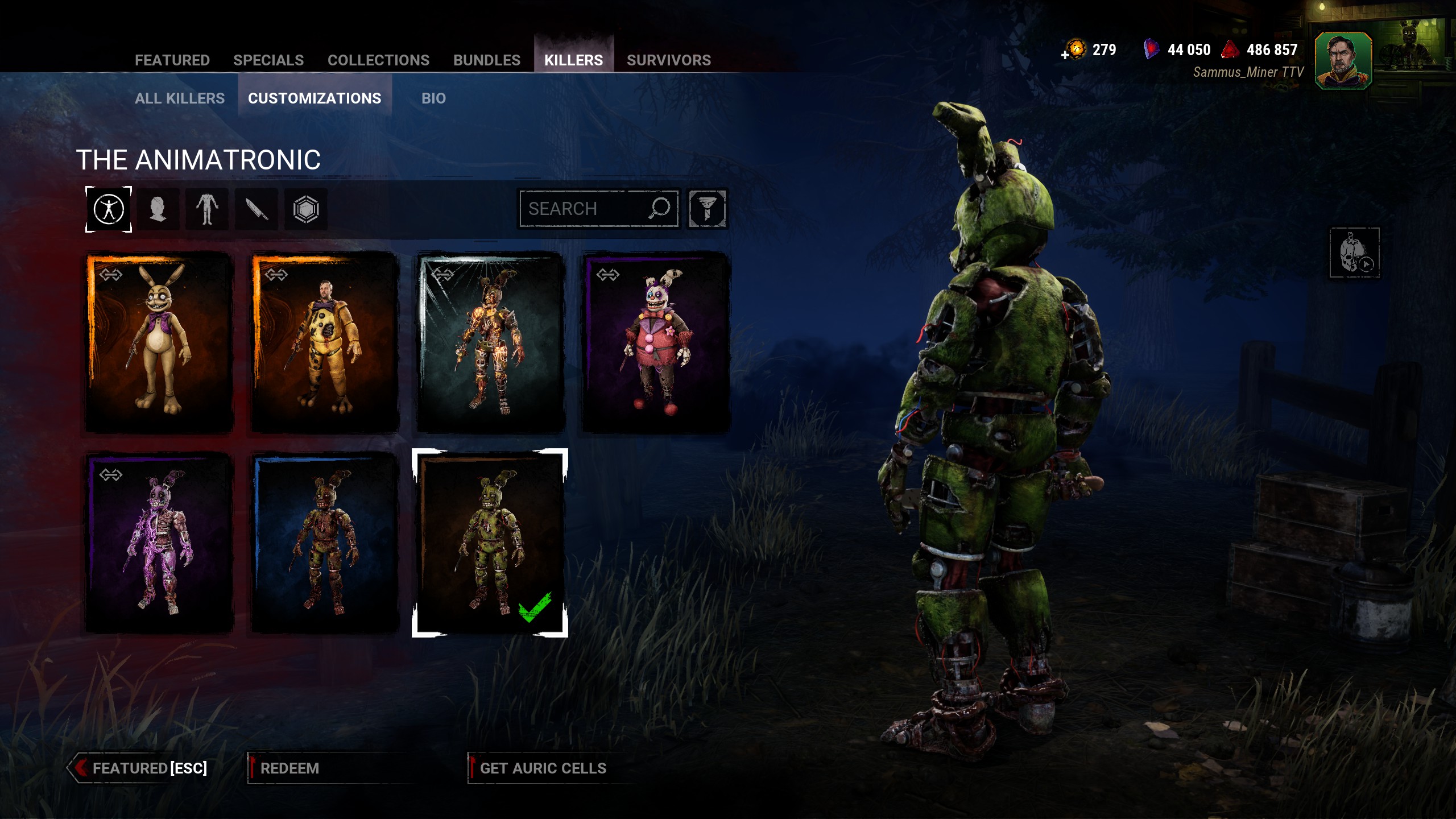Image resolution: width=1456 pixels, height=819 pixels.
Task: Show weapon cosmetics with the knife icon
Action: tap(257, 209)
